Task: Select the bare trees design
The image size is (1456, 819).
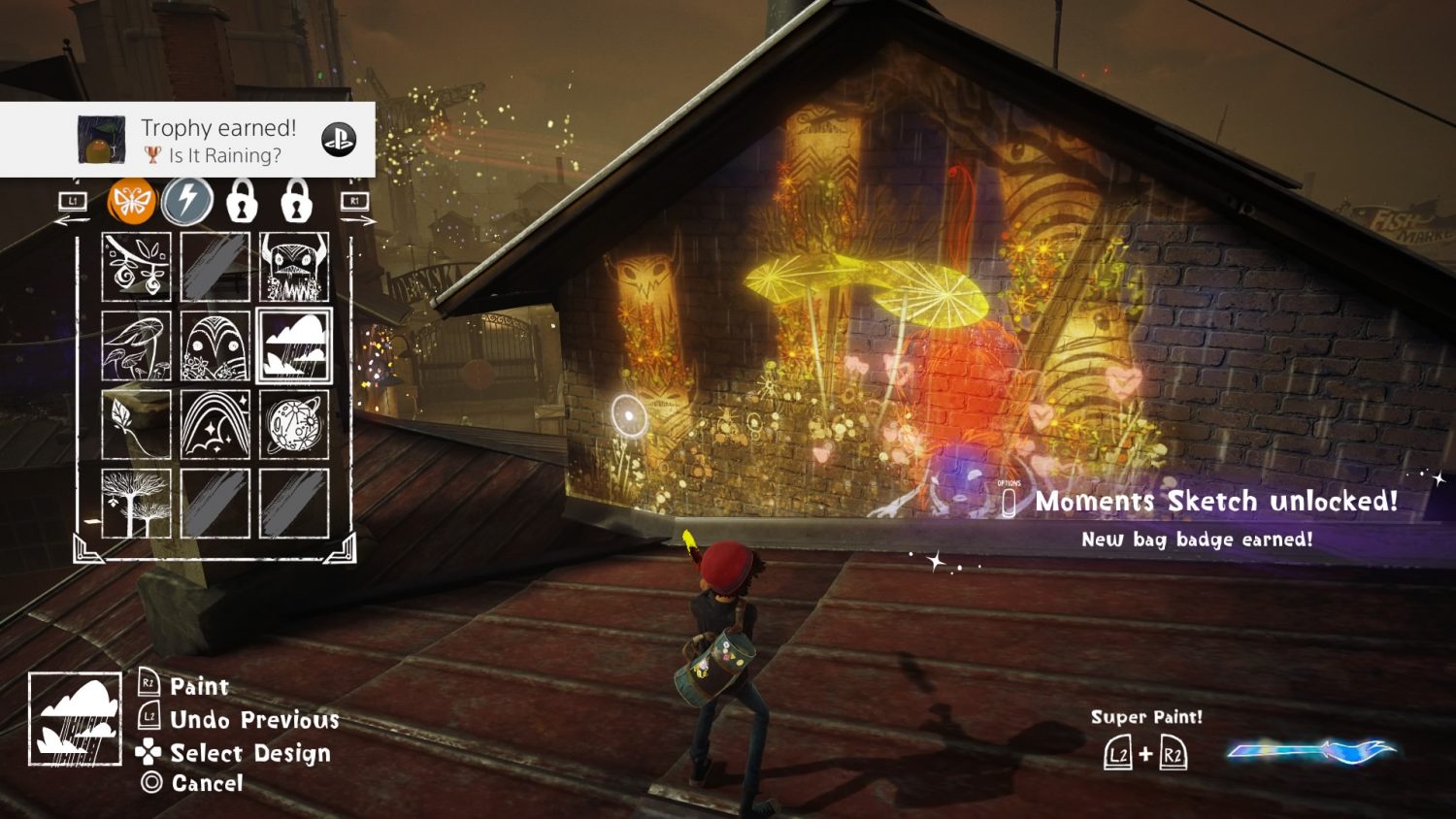Action: (x=137, y=504)
